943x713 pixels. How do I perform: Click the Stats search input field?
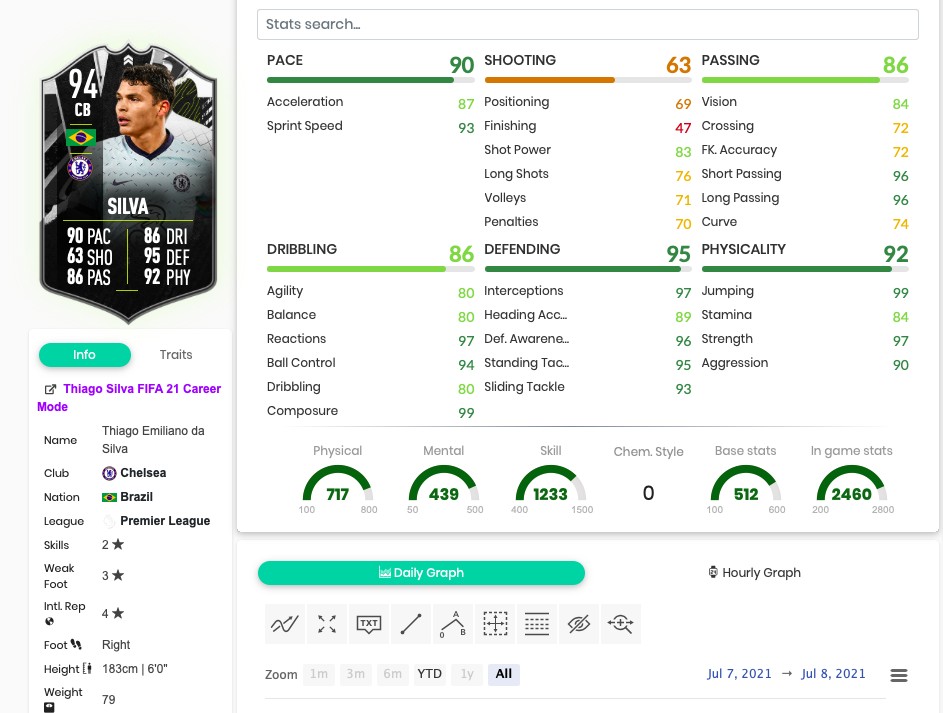point(587,24)
